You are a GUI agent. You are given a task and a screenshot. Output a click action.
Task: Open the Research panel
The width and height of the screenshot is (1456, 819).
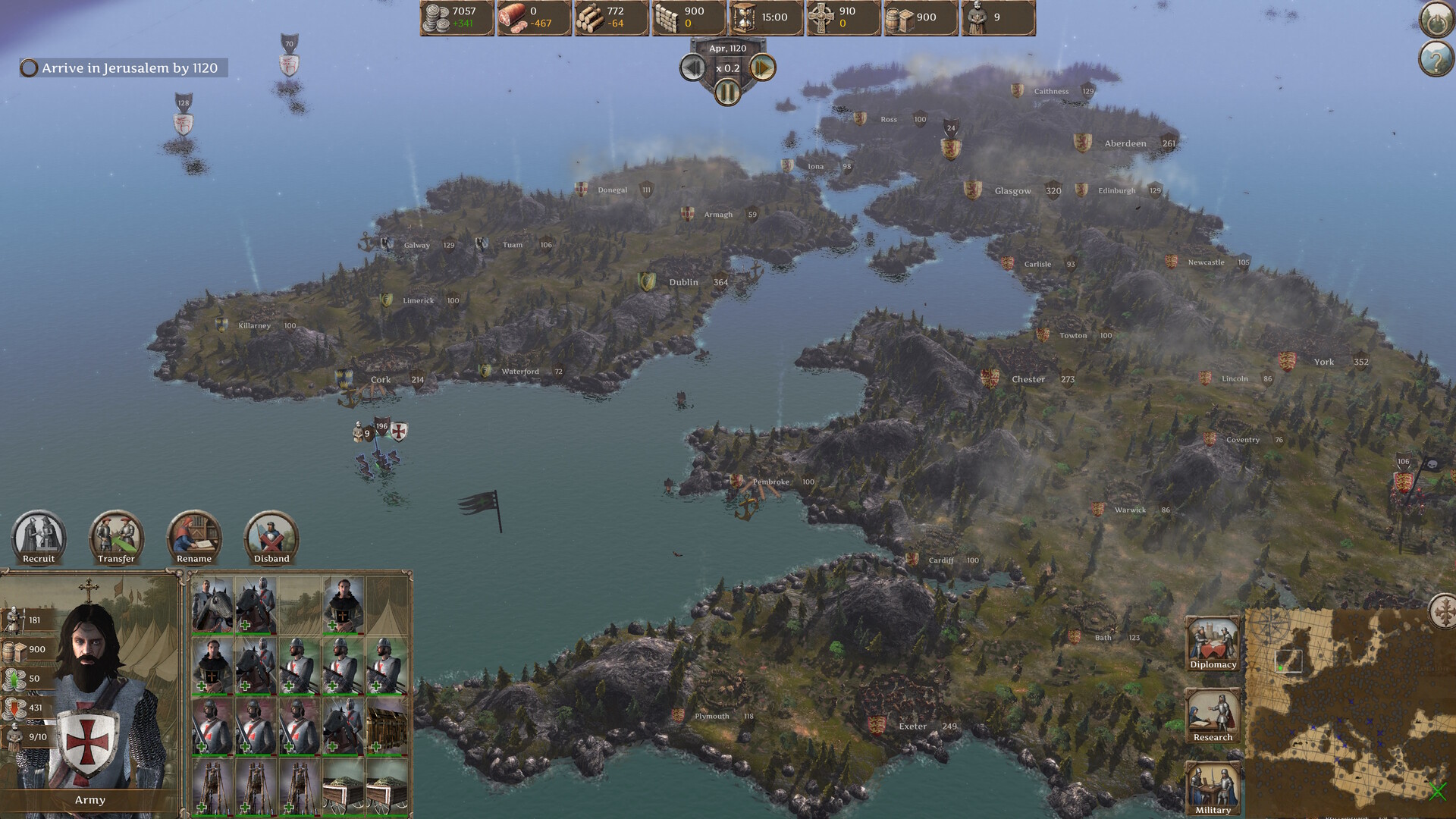(x=1212, y=714)
